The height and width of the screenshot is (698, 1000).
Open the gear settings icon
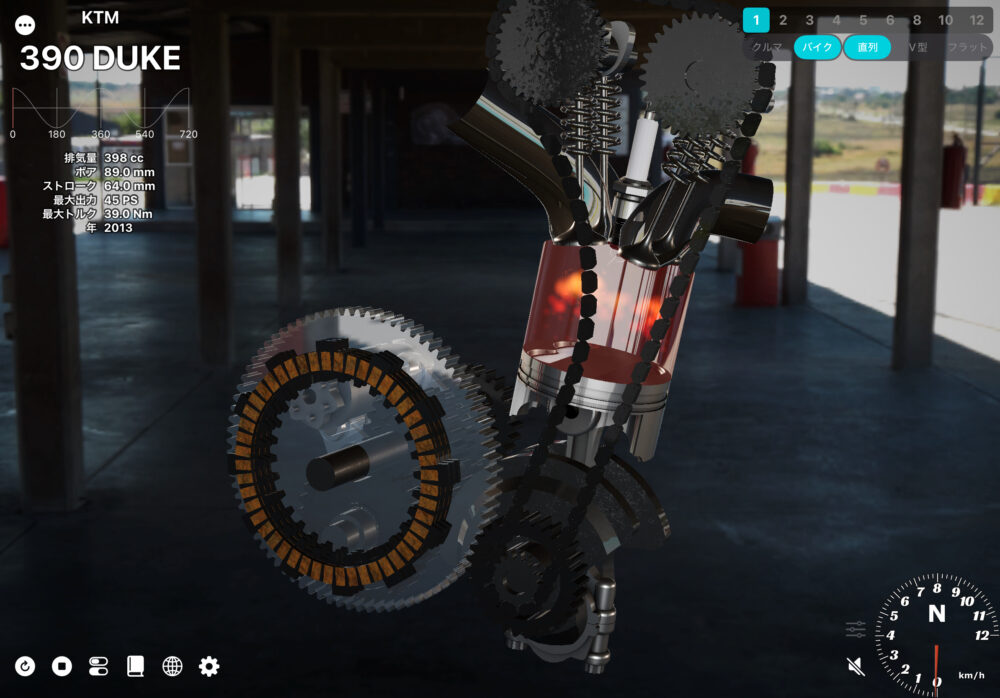[209, 666]
